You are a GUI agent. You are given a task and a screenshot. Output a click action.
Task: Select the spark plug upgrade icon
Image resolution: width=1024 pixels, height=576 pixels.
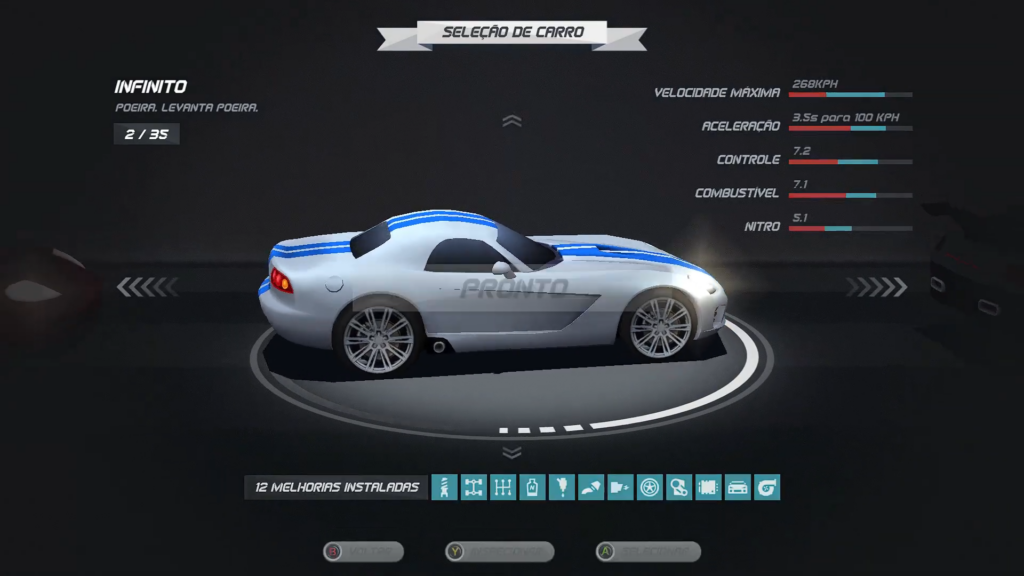pos(561,487)
